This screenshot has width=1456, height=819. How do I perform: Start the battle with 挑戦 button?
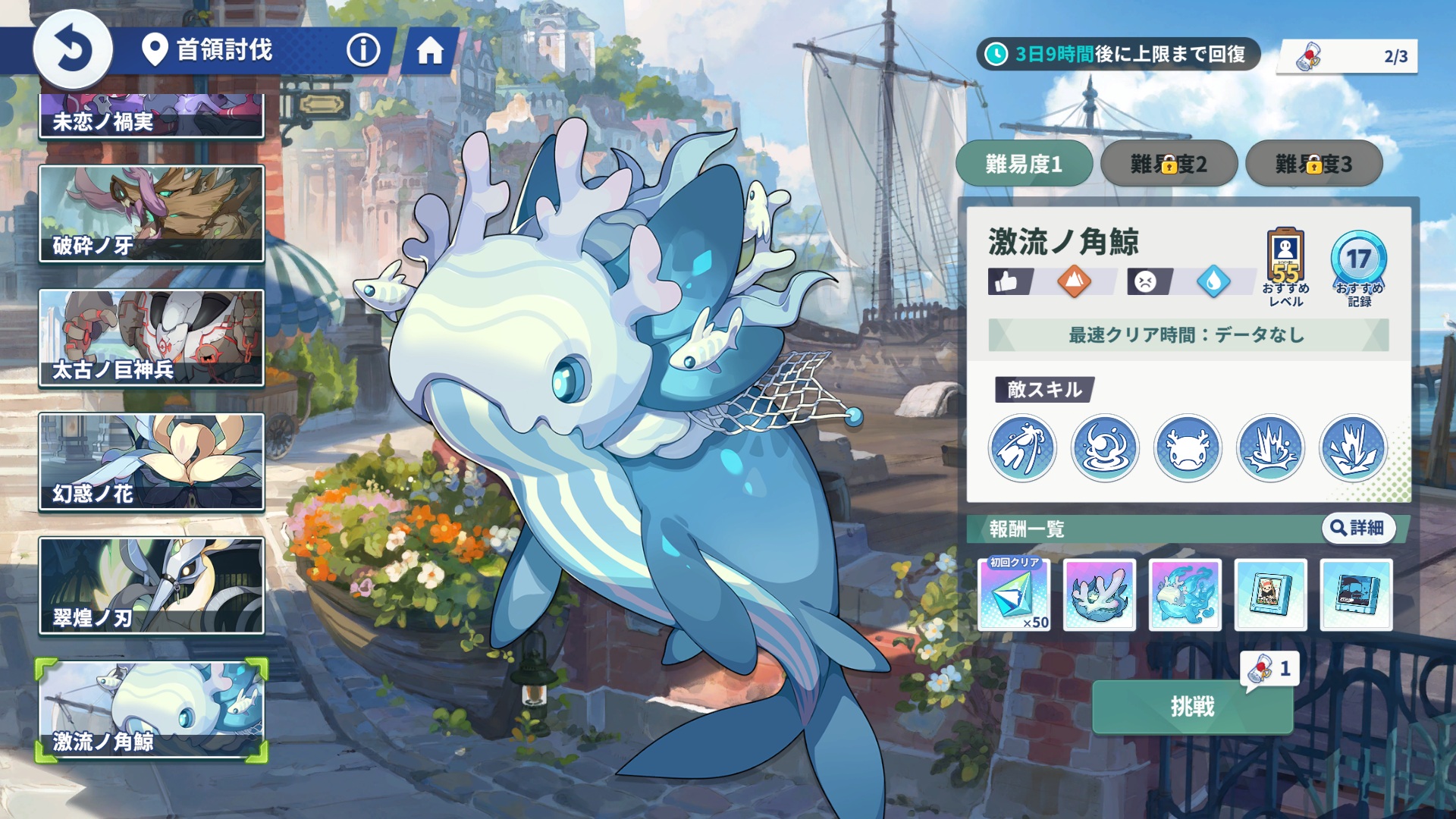click(x=1192, y=707)
